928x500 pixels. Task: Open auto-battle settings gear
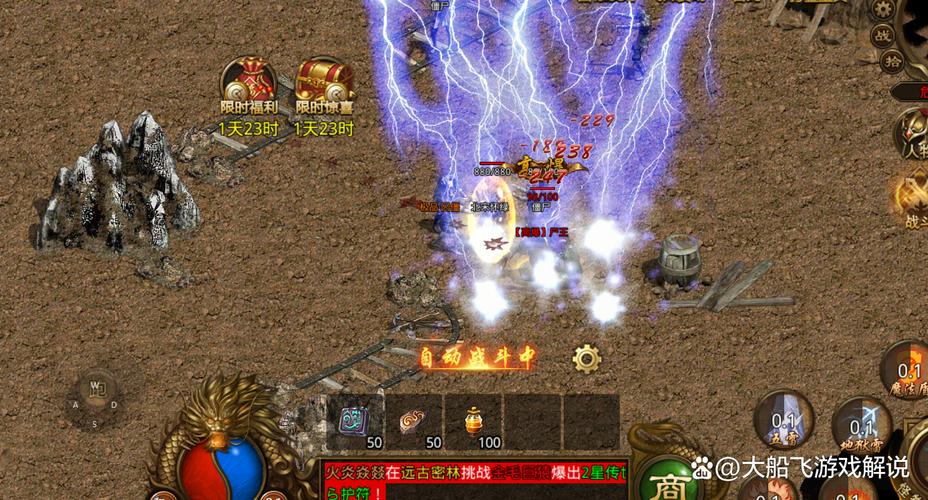pyautogui.click(x=585, y=358)
